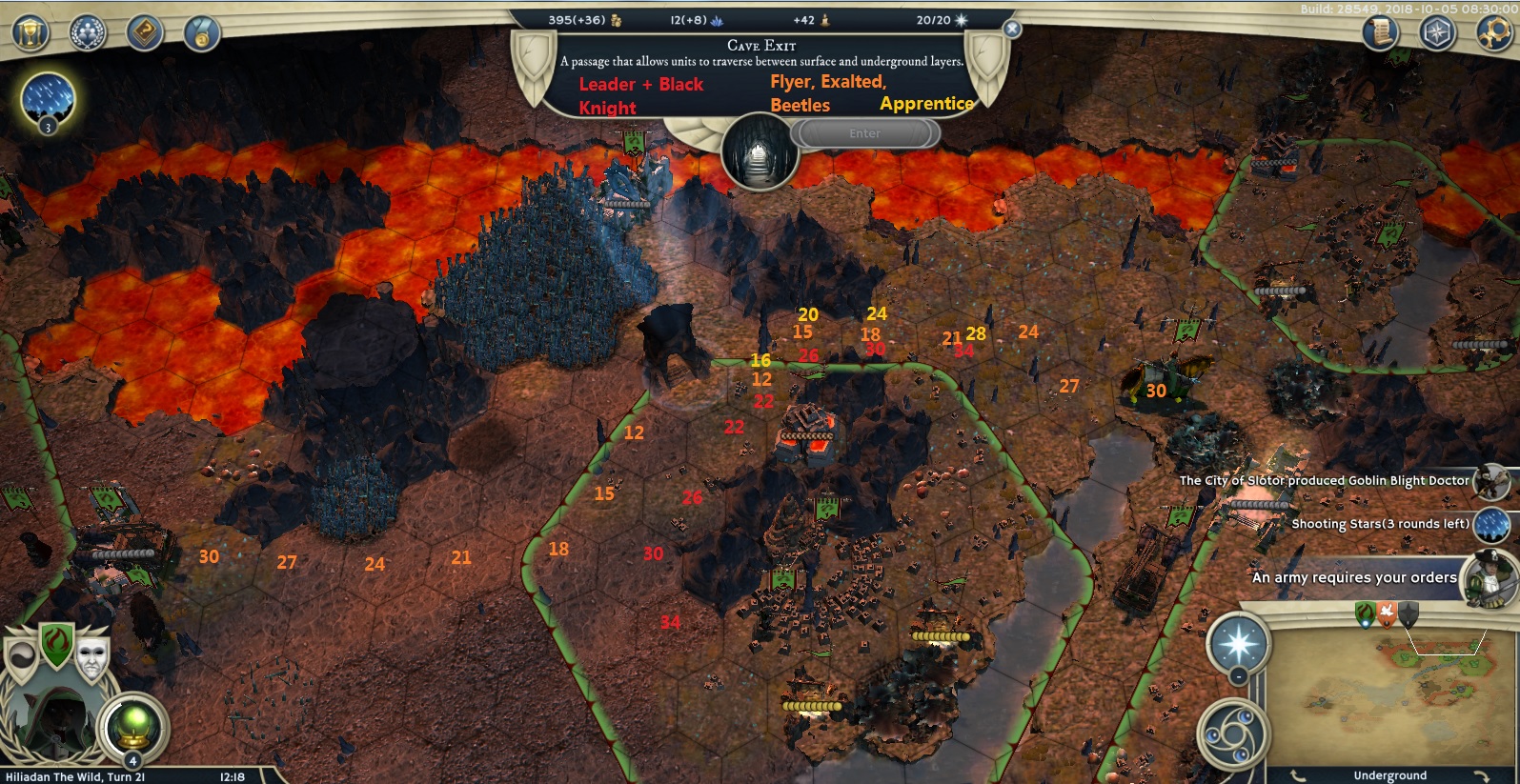The image size is (1520, 784).
Task: Open the scroll event log icon
Action: (x=1379, y=32)
